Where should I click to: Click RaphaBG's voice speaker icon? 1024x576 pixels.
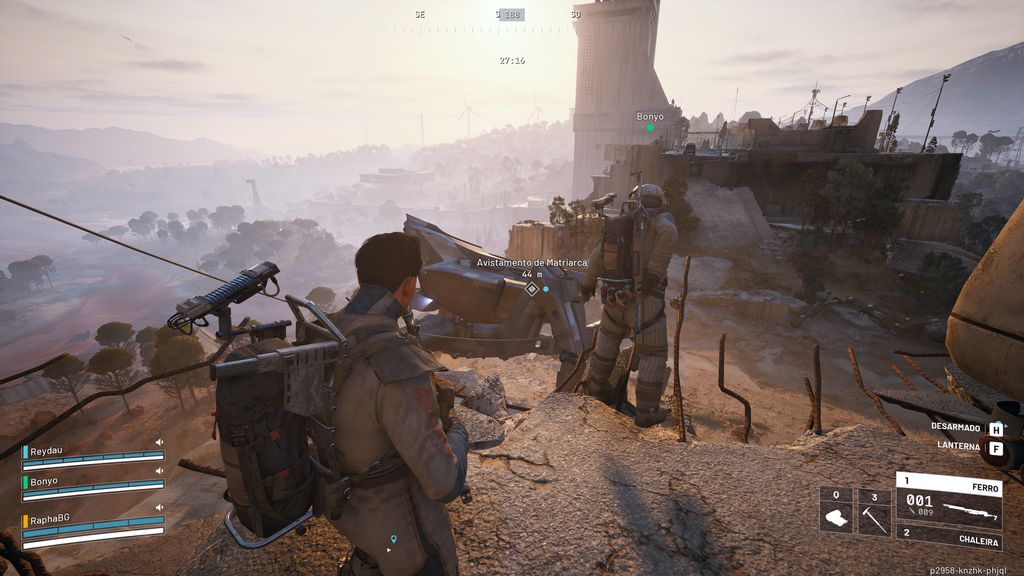coord(159,508)
